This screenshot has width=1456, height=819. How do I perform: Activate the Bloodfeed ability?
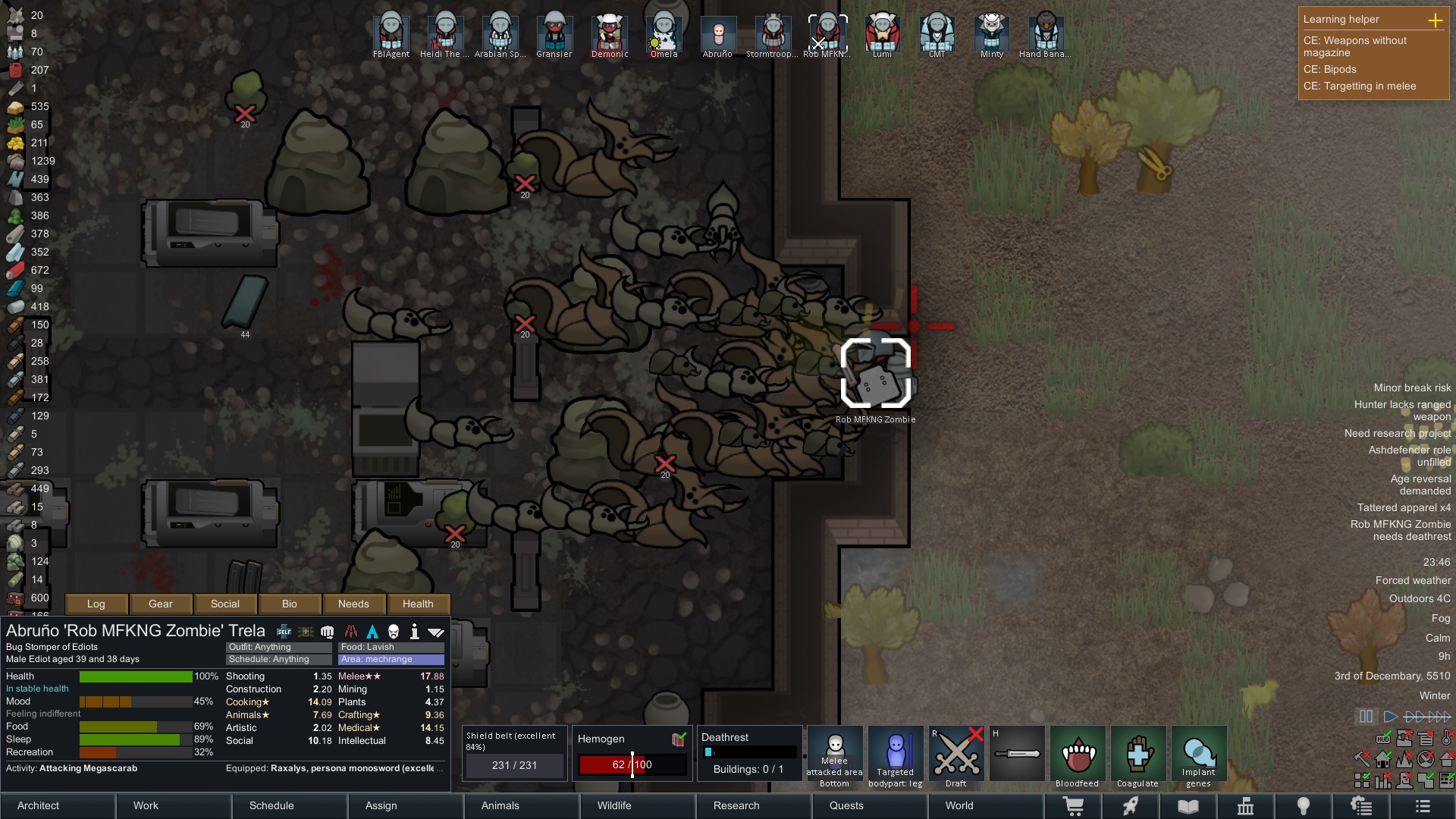coord(1077,756)
